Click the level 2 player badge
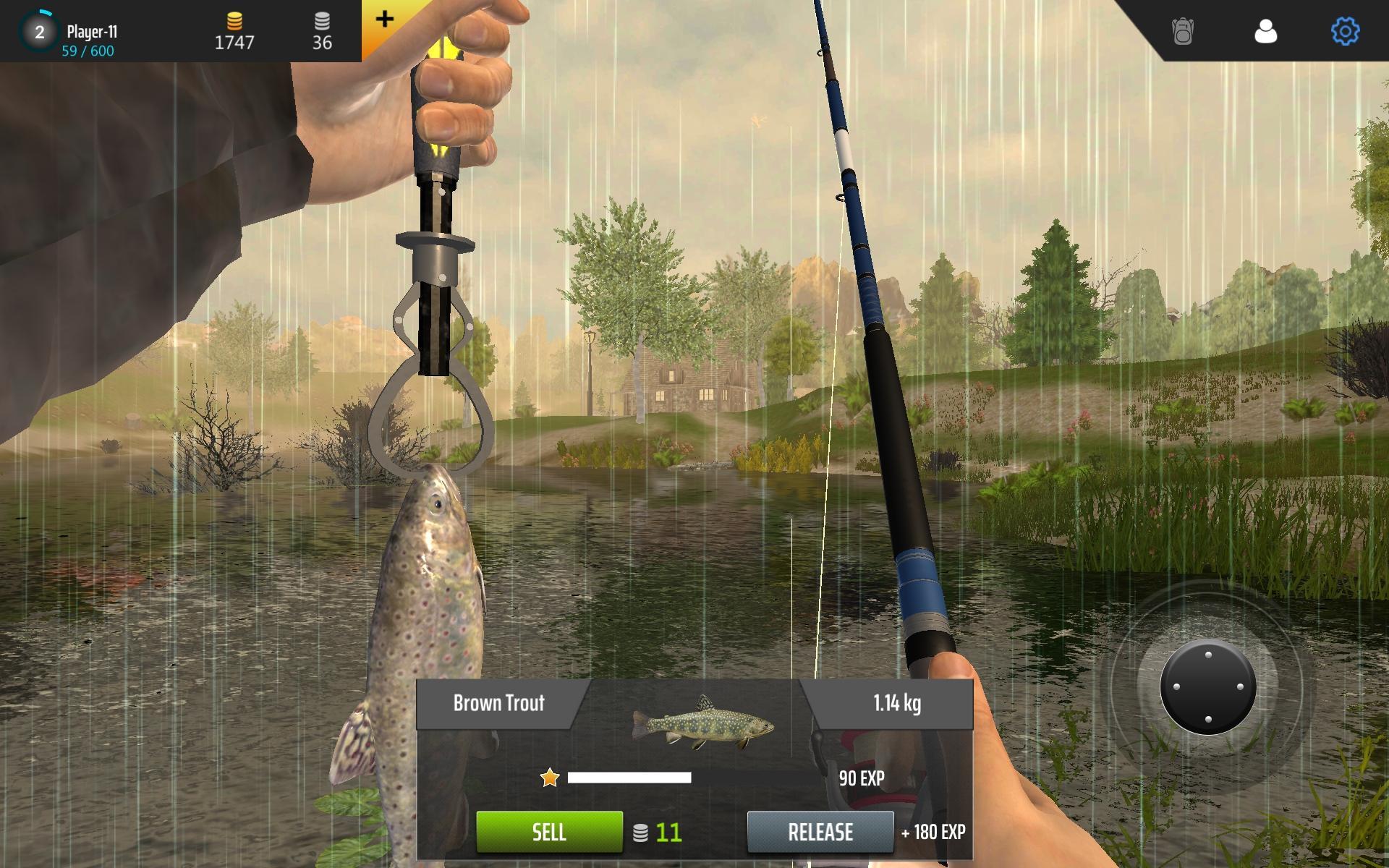 click(x=38, y=30)
